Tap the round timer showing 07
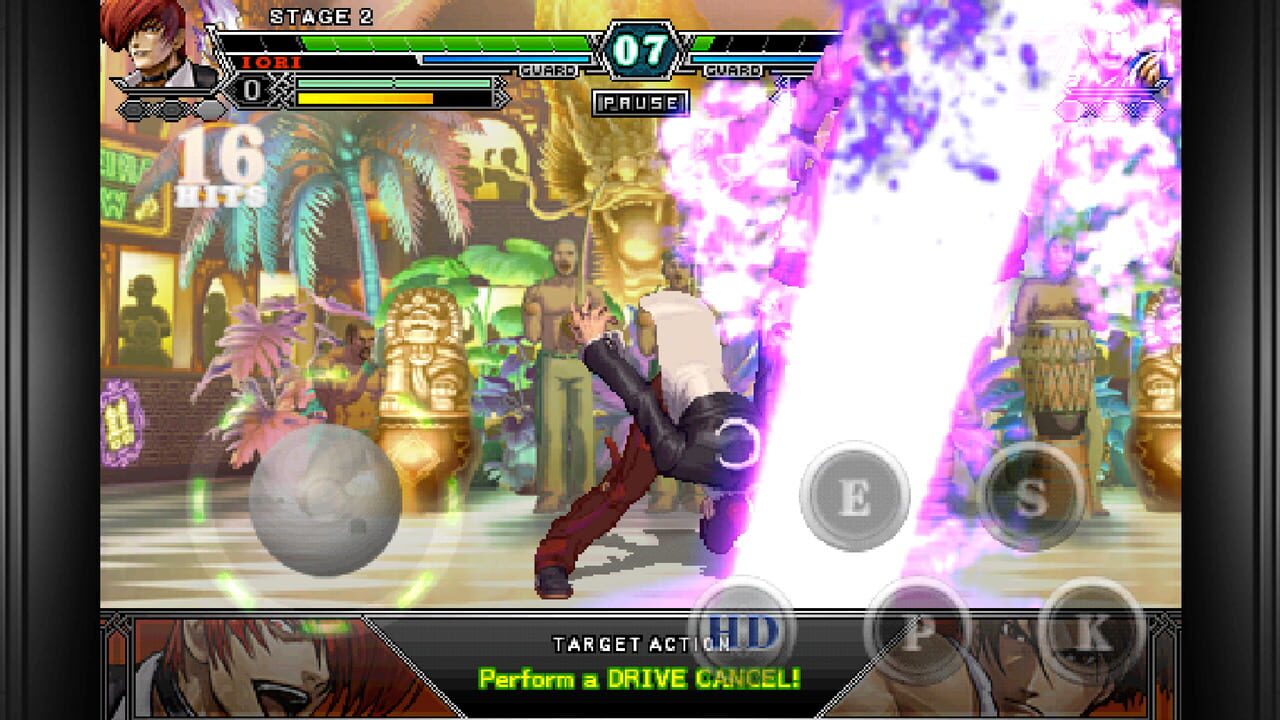Screen dimensions: 1280x720 [x=643, y=46]
